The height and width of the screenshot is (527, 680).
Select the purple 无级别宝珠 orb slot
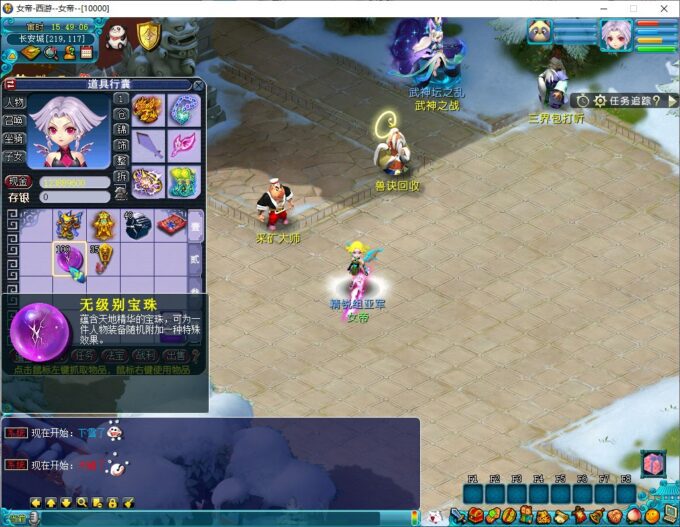(x=70, y=260)
